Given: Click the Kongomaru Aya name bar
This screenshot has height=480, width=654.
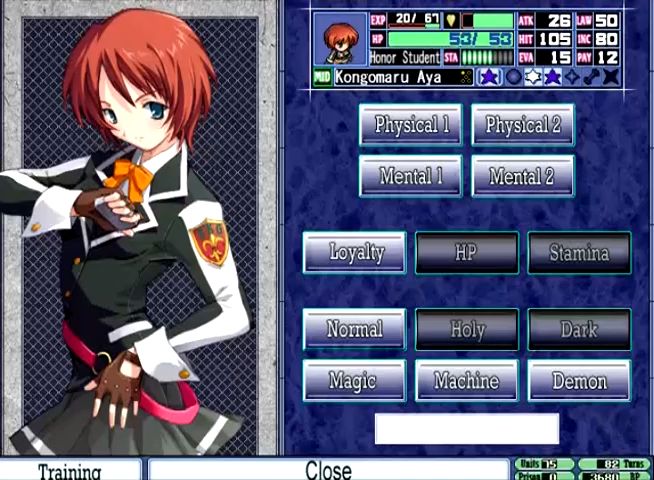Looking at the screenshot, I should point(403,77).
